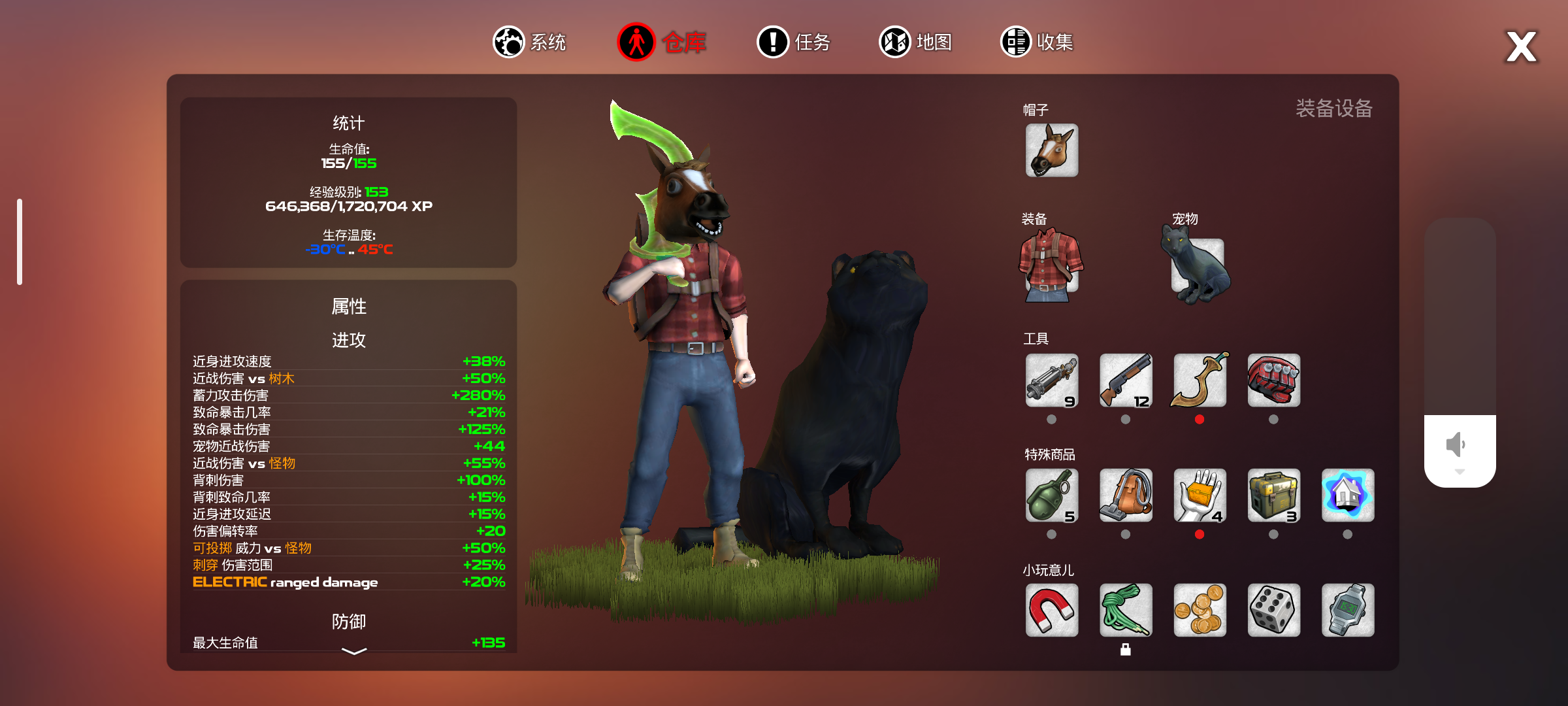Expand the stats list with the down arrow
Viewport: 1568px width, 706px height.
(x=354, y=651)
